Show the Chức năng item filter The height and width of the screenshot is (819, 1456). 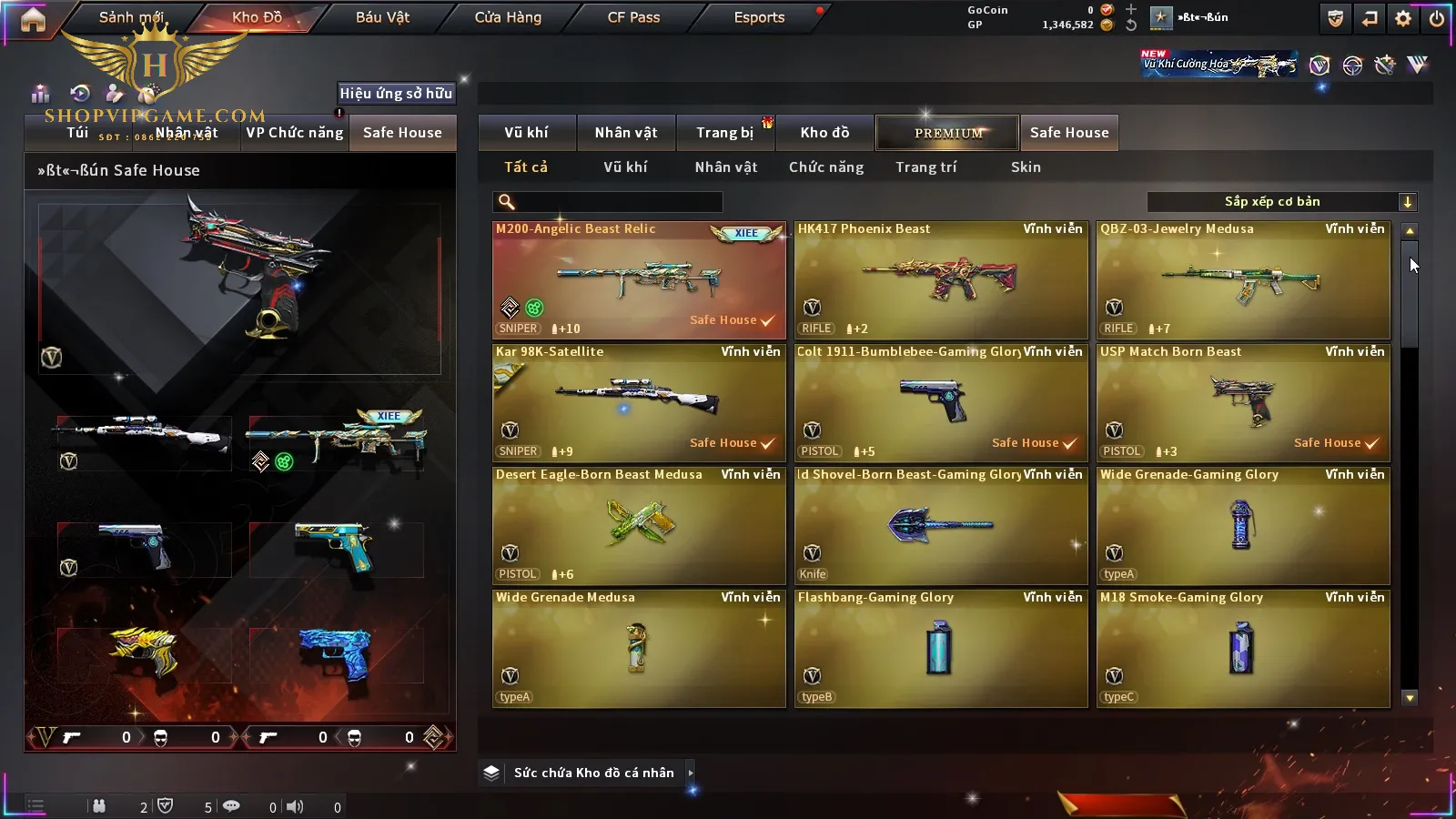[826, 167]
